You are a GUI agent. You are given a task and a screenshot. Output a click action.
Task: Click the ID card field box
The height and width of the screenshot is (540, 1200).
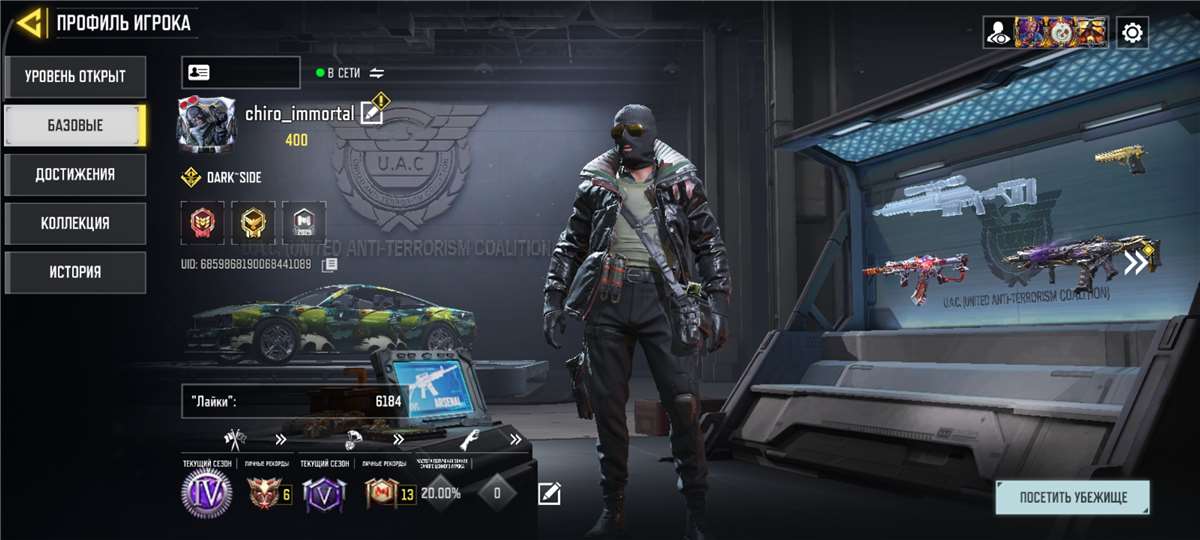240,73
